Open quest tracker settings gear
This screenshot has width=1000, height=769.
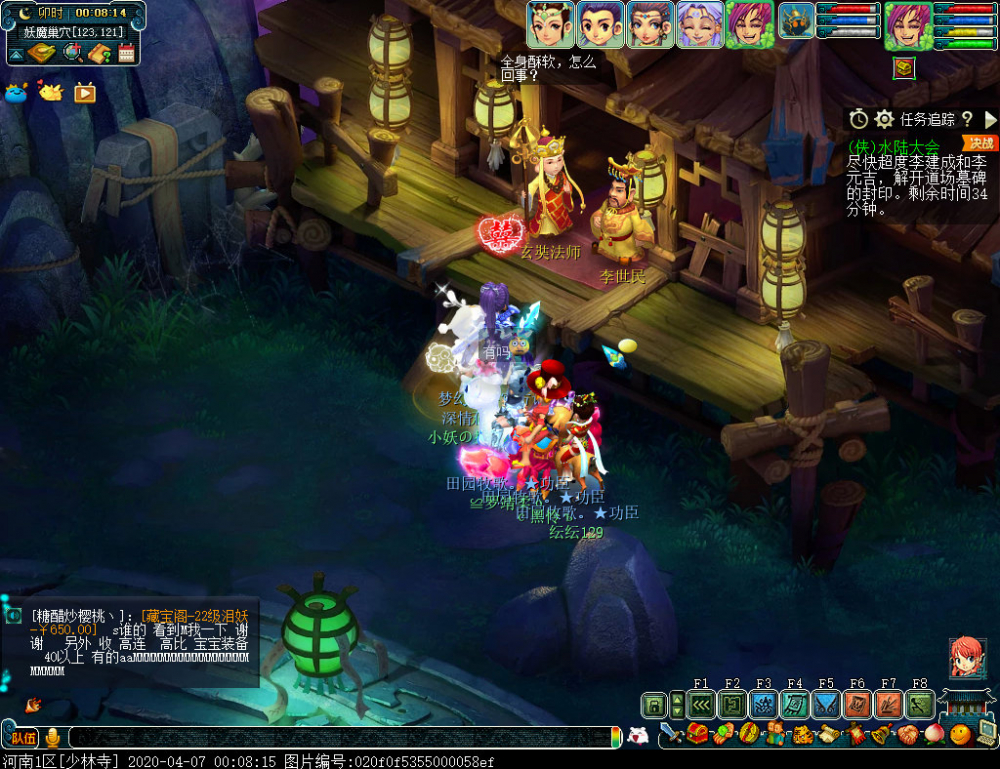point(884,120)
